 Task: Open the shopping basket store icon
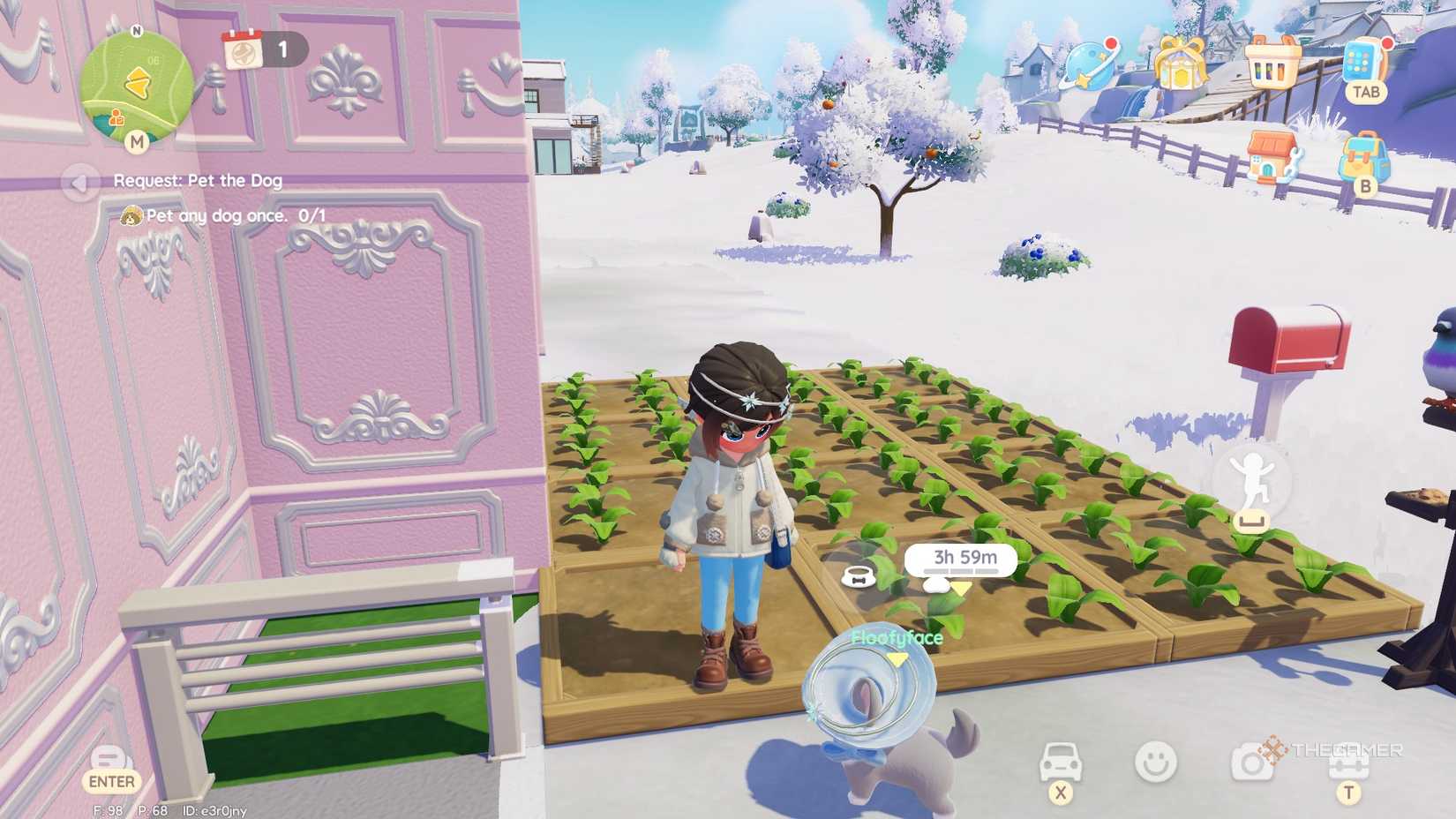[x=1274, y=61]
